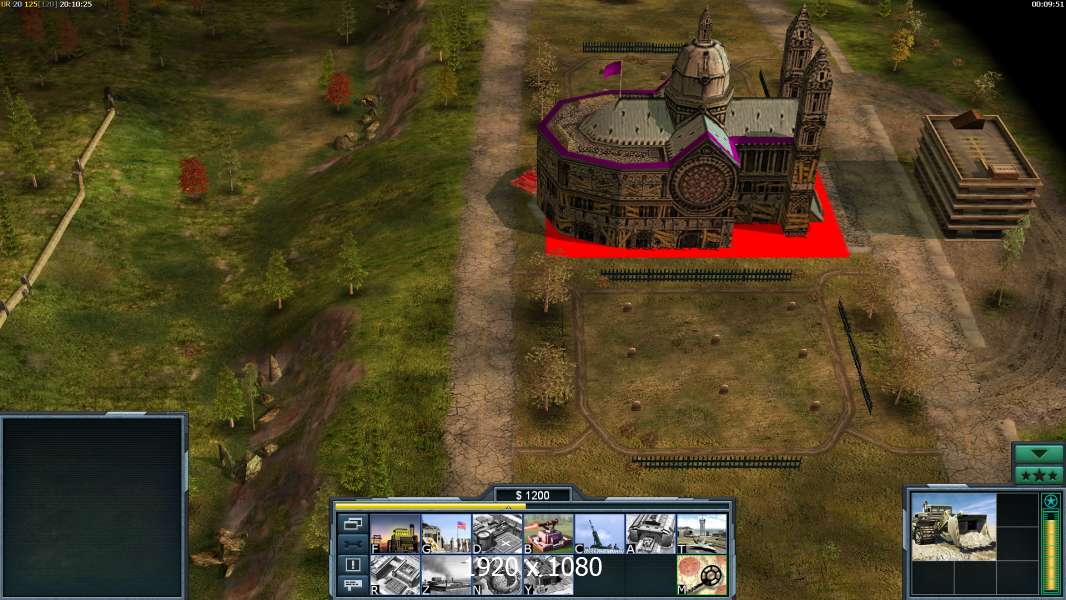Select the grayed-out dome structure icon (N)
The image size is (1066, 600).
[x=497, y=575]
